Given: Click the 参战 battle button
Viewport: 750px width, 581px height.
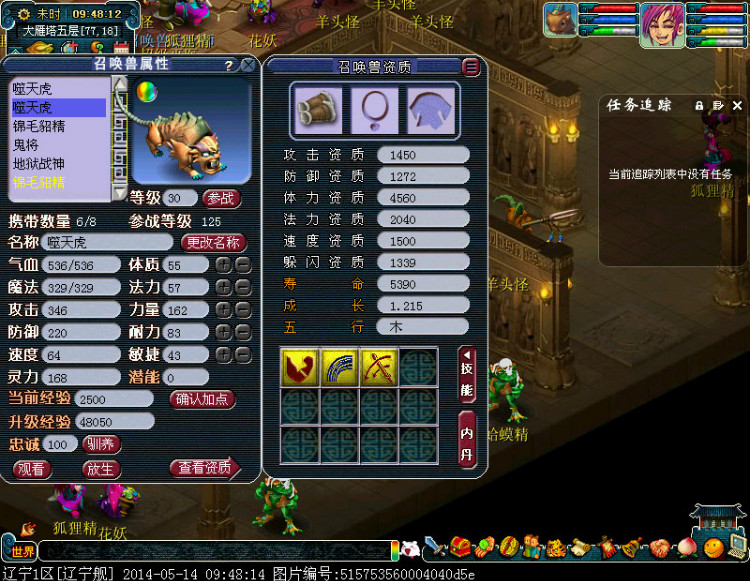Looking at the screenshot, I should click(223, 198).
